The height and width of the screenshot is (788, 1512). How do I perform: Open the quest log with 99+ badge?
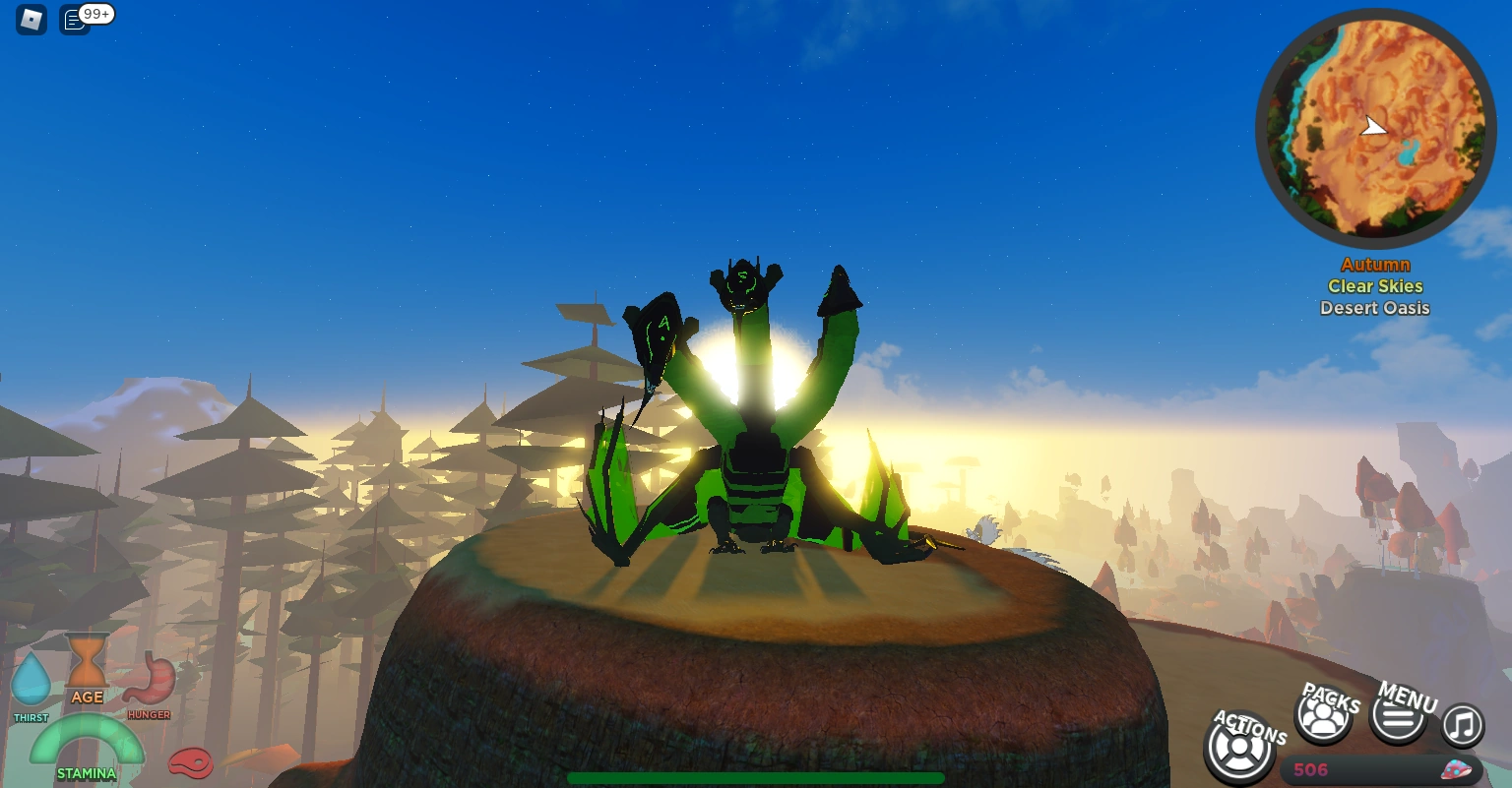pos(74,19)
